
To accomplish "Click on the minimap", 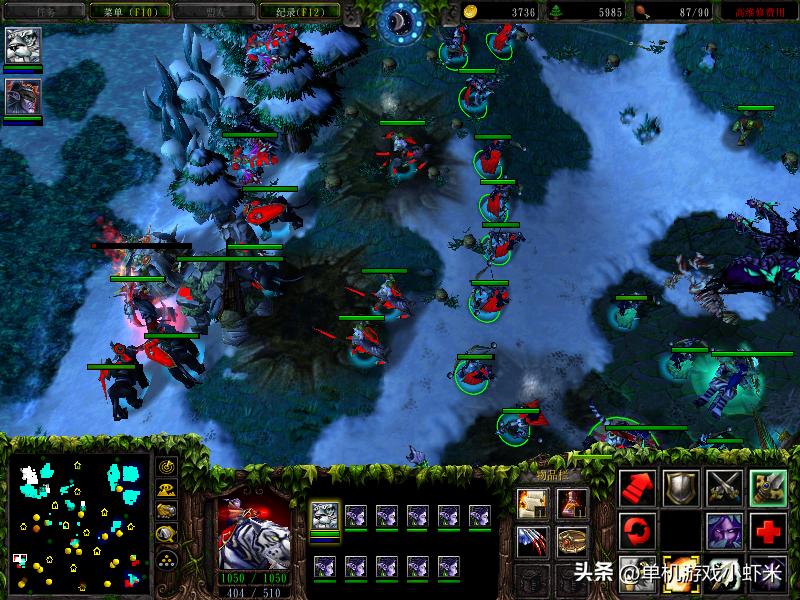I will click(77, 521).
